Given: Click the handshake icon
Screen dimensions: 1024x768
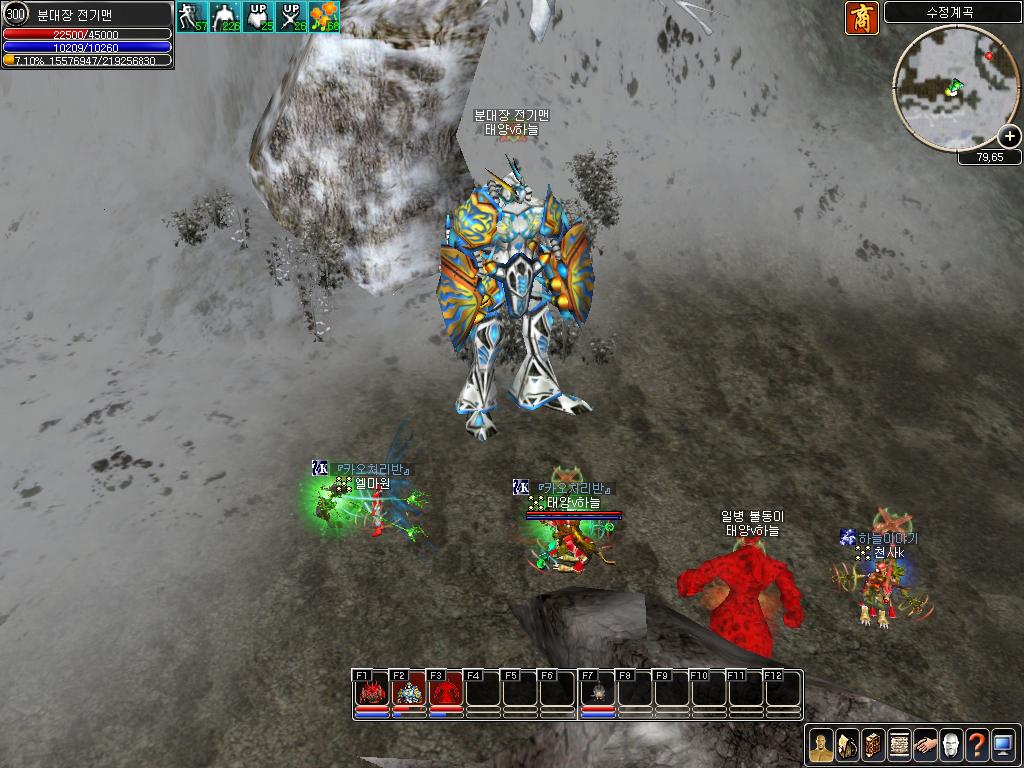Looking at the screenshot, I should tap(925, 744).
